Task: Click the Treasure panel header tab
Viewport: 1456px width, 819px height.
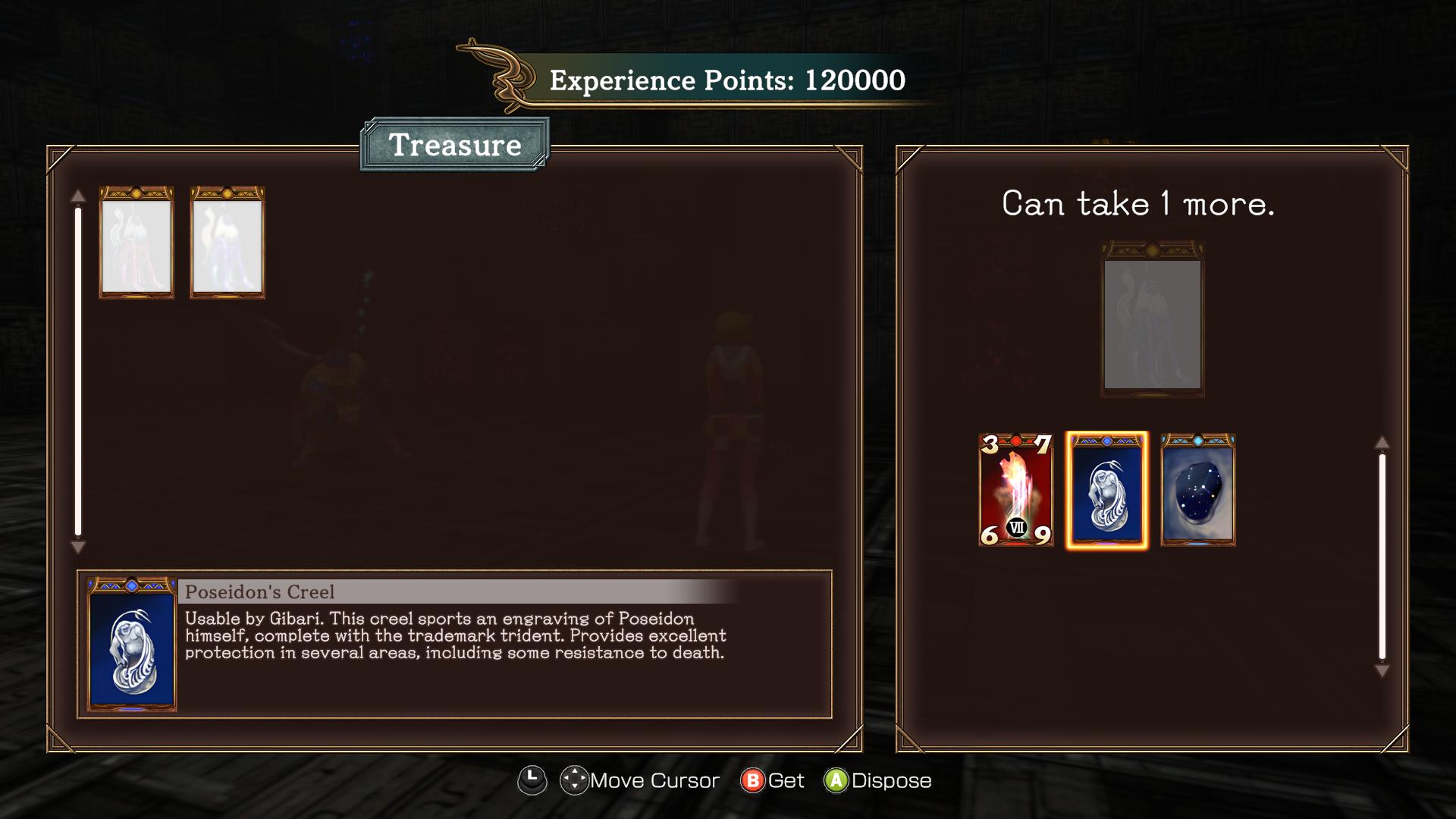Action: [455, 145]
